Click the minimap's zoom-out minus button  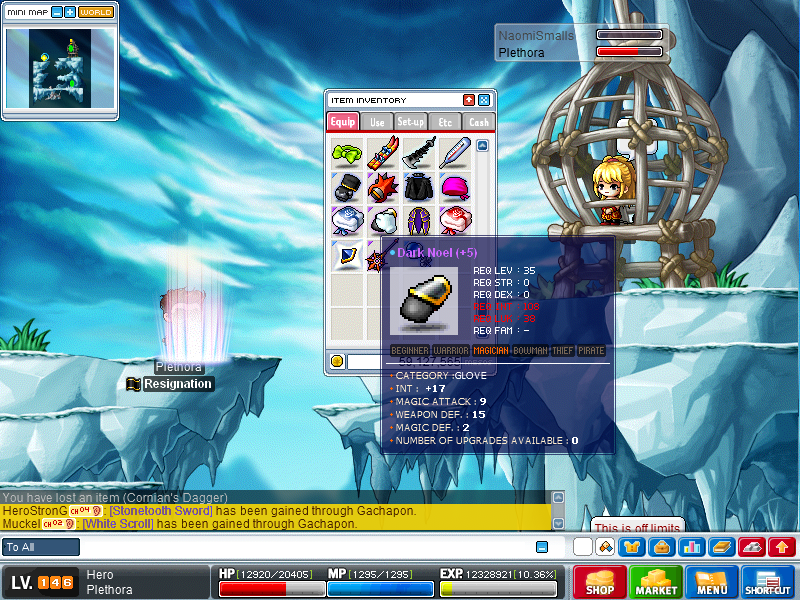point(56,12)
